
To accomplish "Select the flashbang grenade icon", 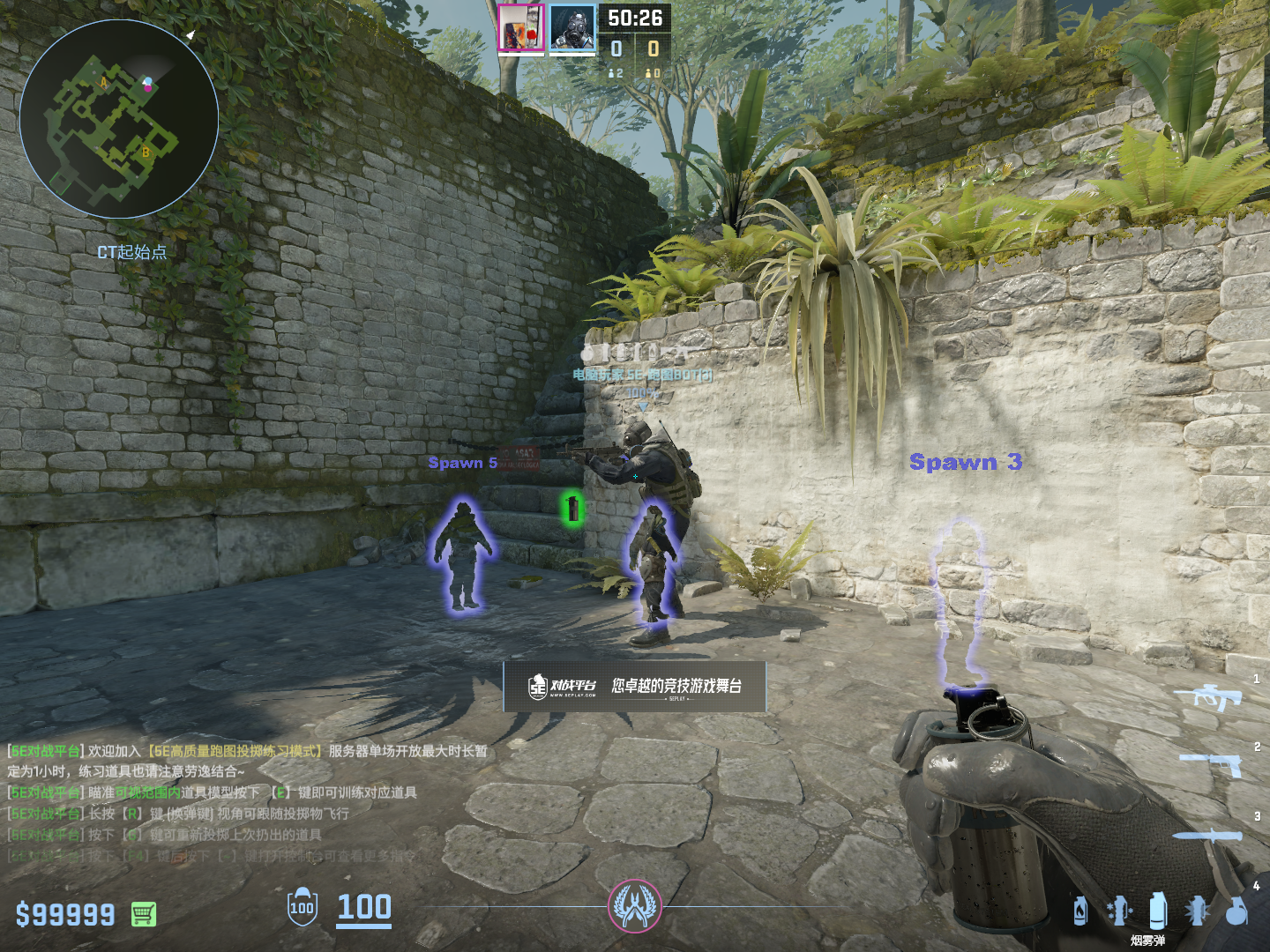I will (x=1197, y=911).
